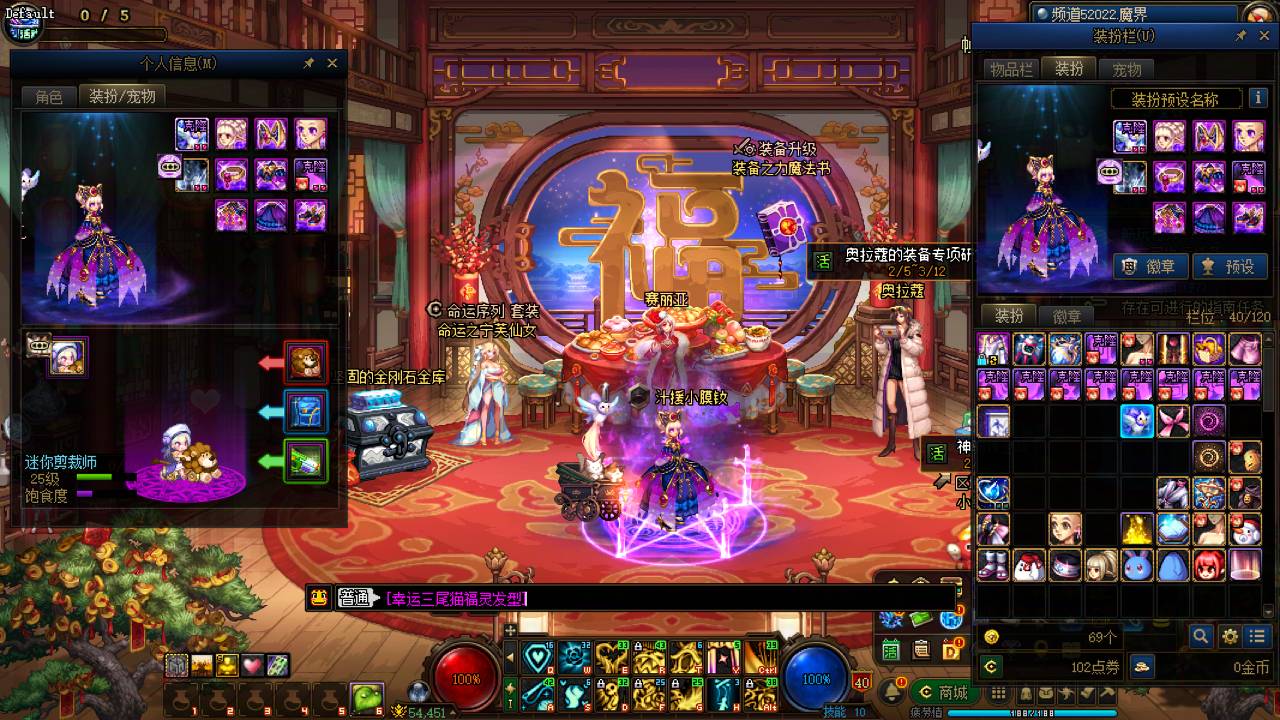Click the magnifier search button in inventory

[1201, 636]
